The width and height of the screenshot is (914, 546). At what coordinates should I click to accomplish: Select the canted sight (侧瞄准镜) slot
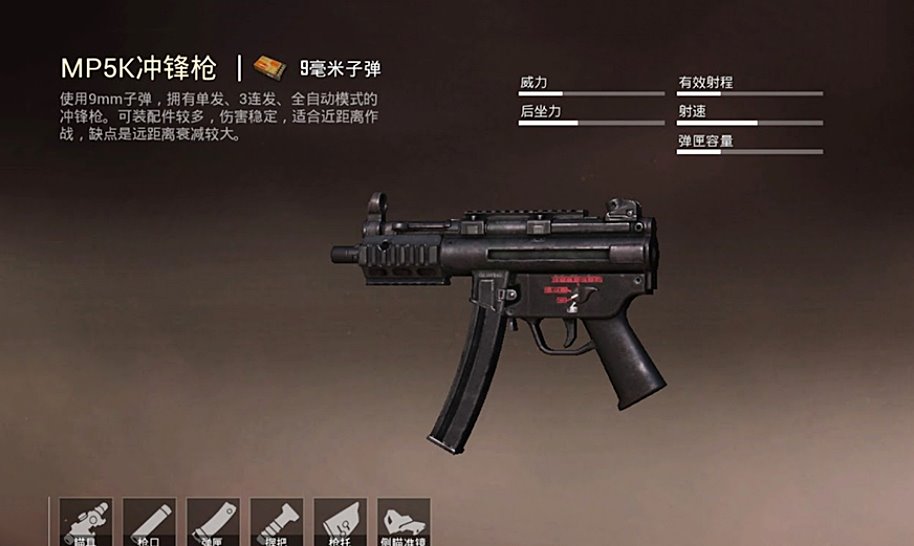[x=404, y=522]
